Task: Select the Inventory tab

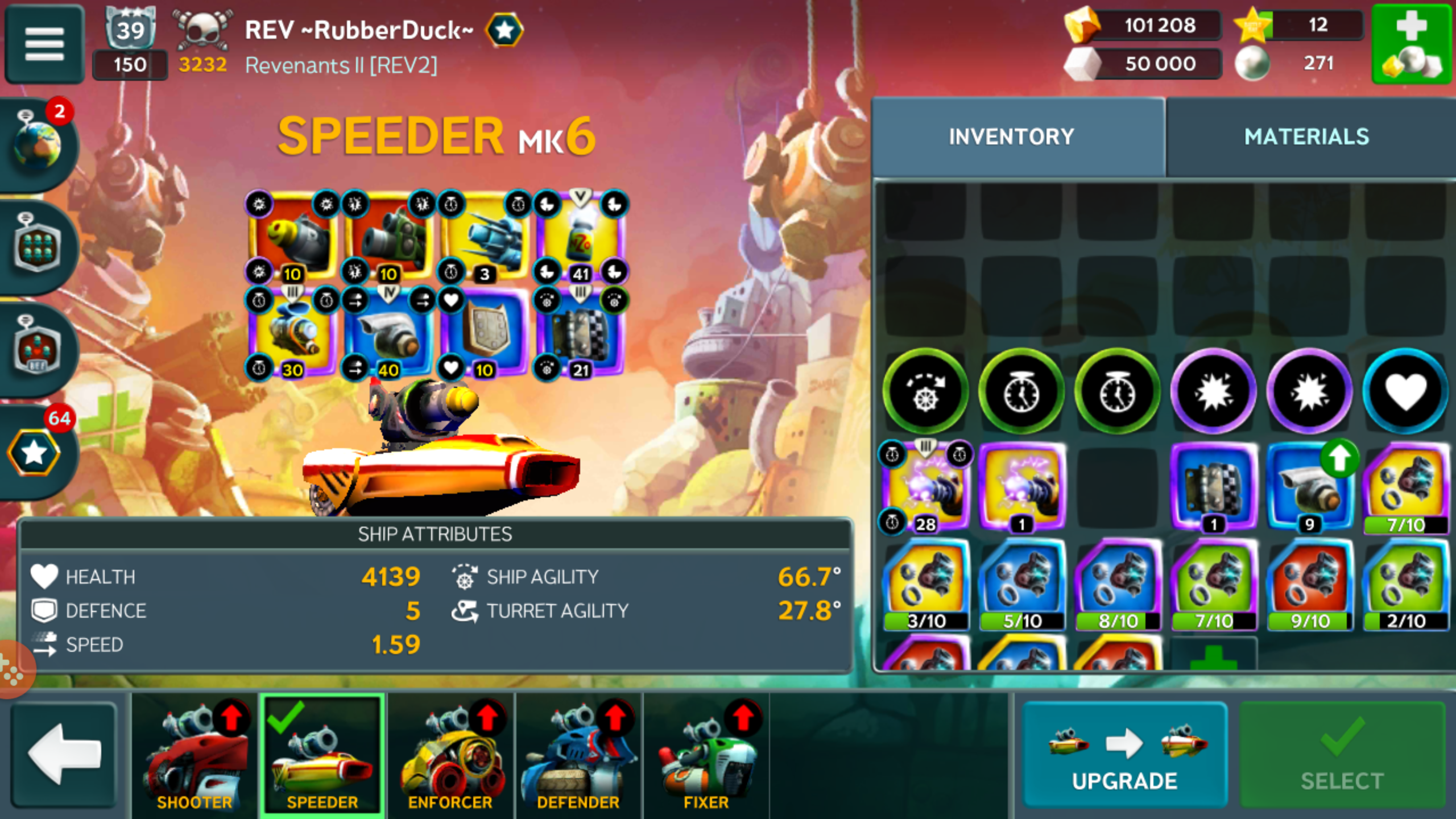Action: click(x=1011, y=137)
